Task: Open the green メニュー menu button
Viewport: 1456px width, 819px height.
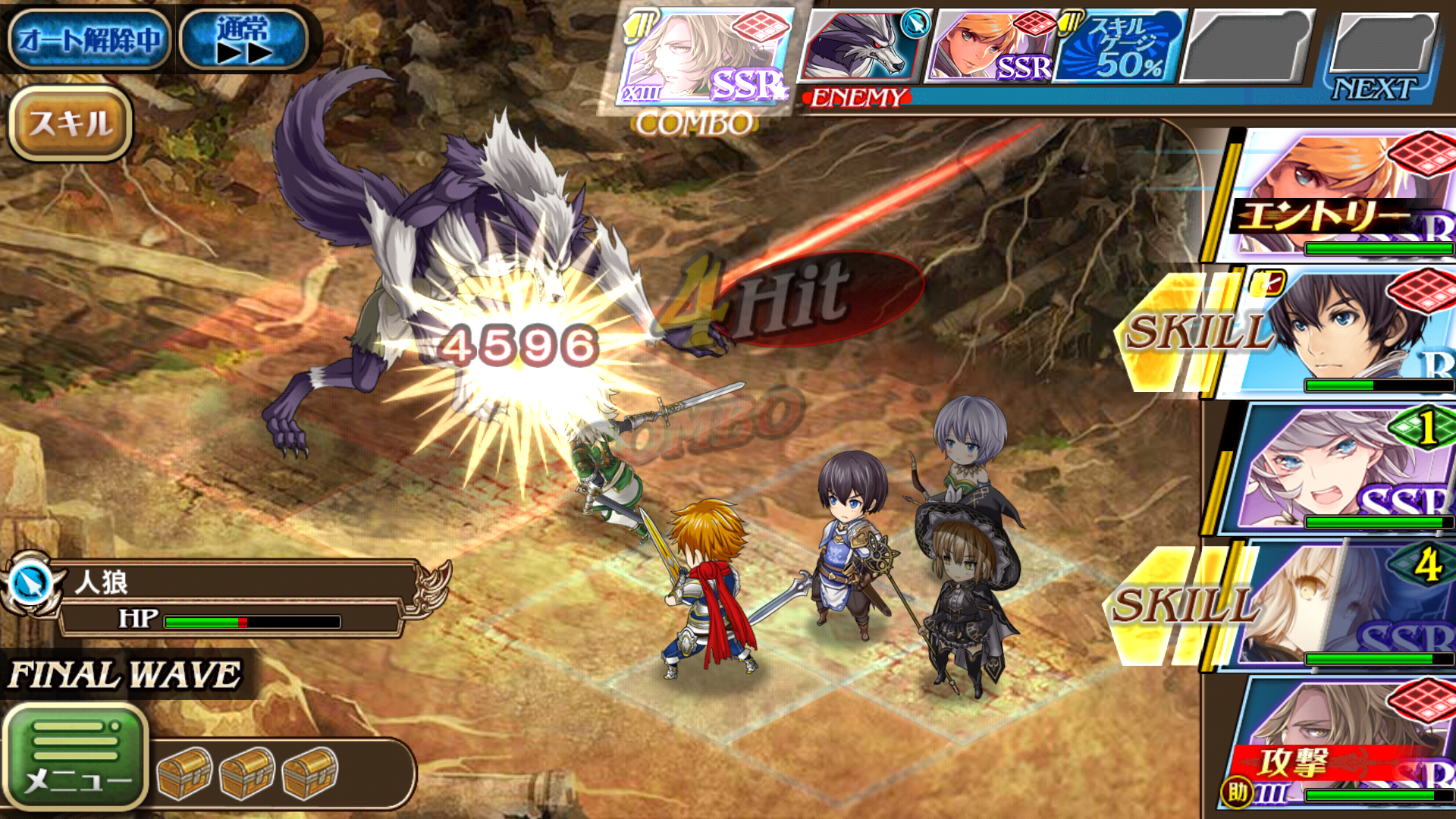Action: point(75,755)
